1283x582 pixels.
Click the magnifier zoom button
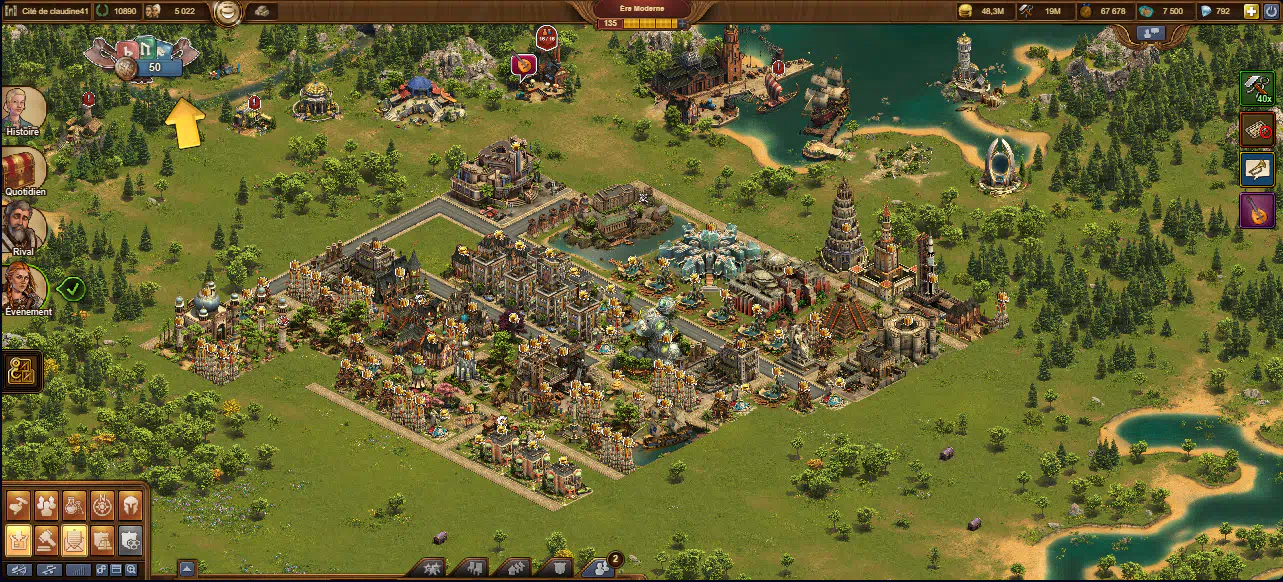pos(131,569)
